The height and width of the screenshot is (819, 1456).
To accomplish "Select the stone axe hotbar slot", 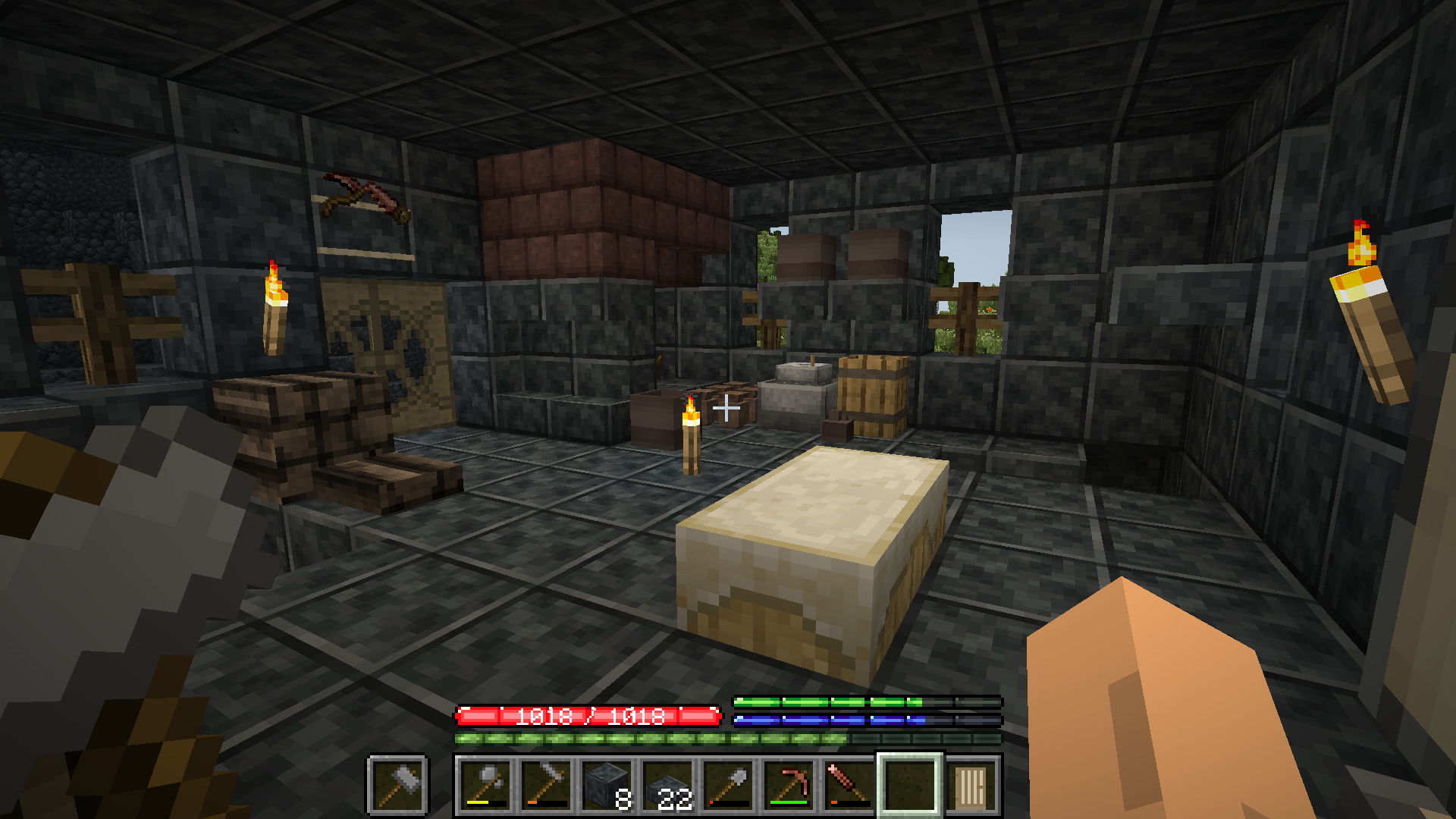I will pos(485,786).
